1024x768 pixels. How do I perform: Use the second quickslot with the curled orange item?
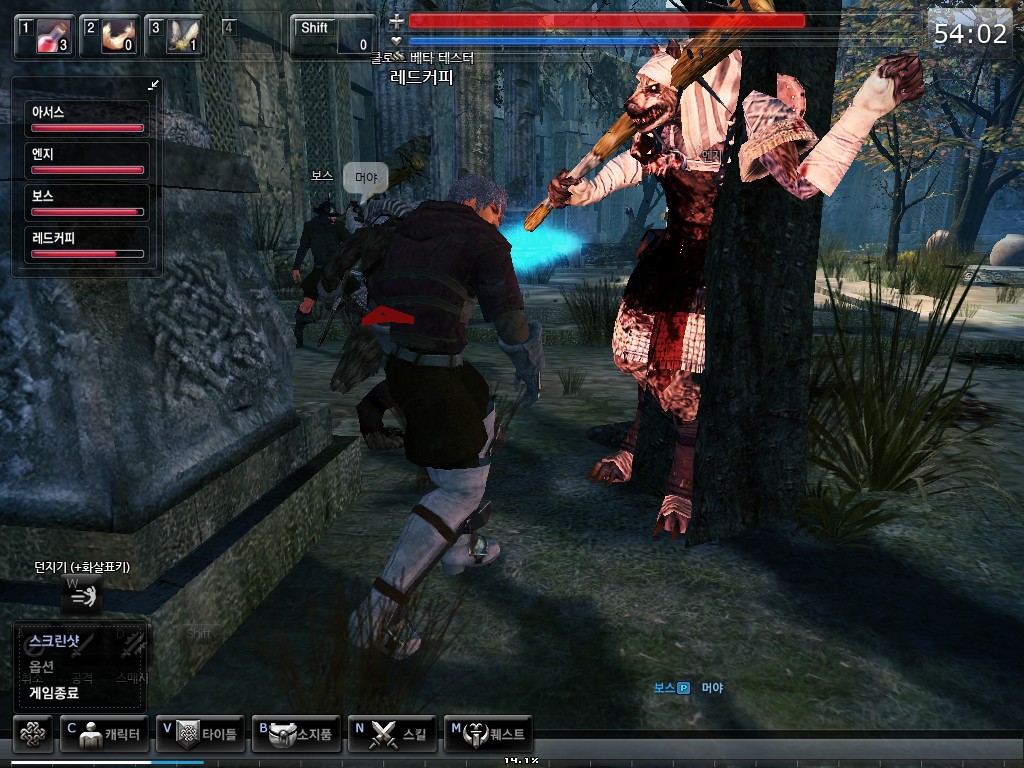pos(109,37)
